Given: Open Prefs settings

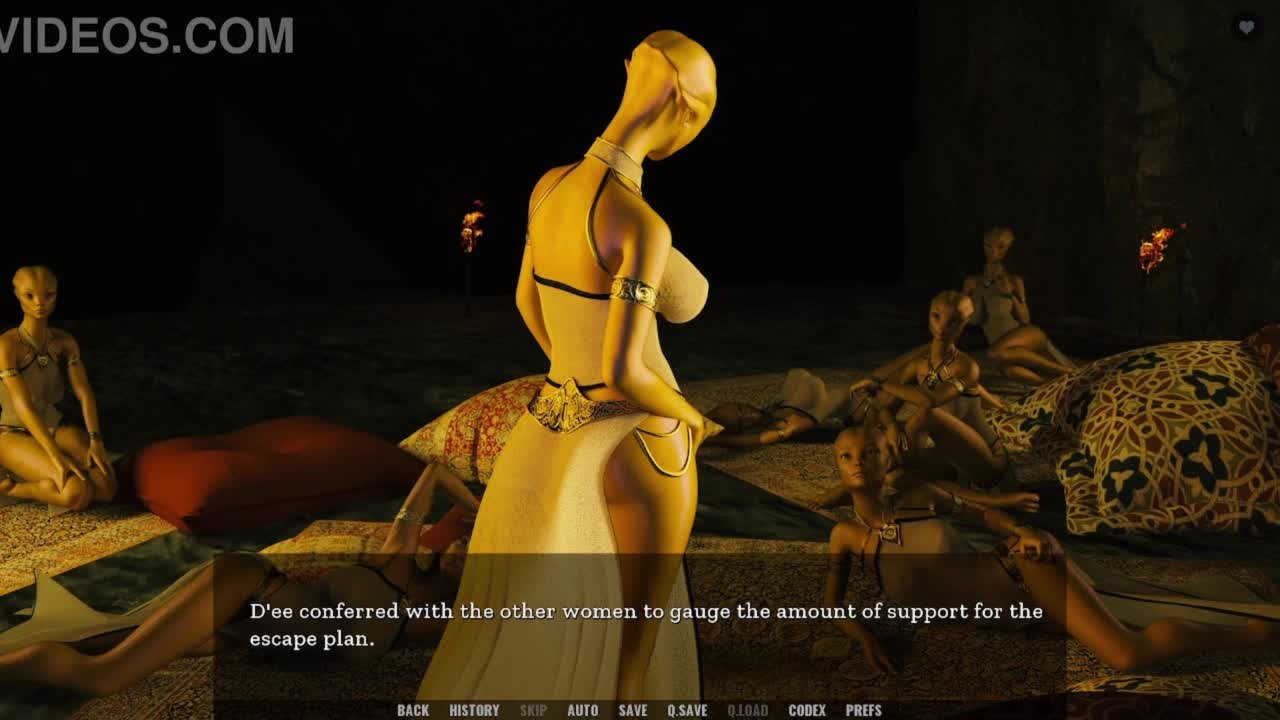Looking at the screenshot, I should pos(864,710).
